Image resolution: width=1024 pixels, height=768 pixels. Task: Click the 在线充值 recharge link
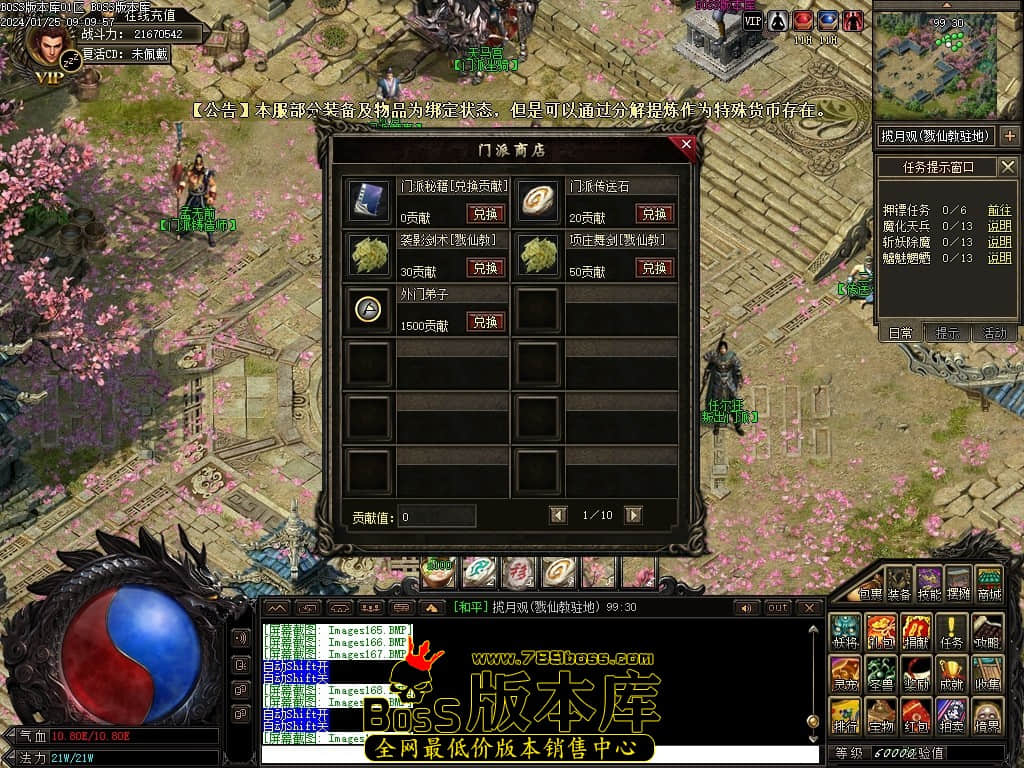point(150,15)
